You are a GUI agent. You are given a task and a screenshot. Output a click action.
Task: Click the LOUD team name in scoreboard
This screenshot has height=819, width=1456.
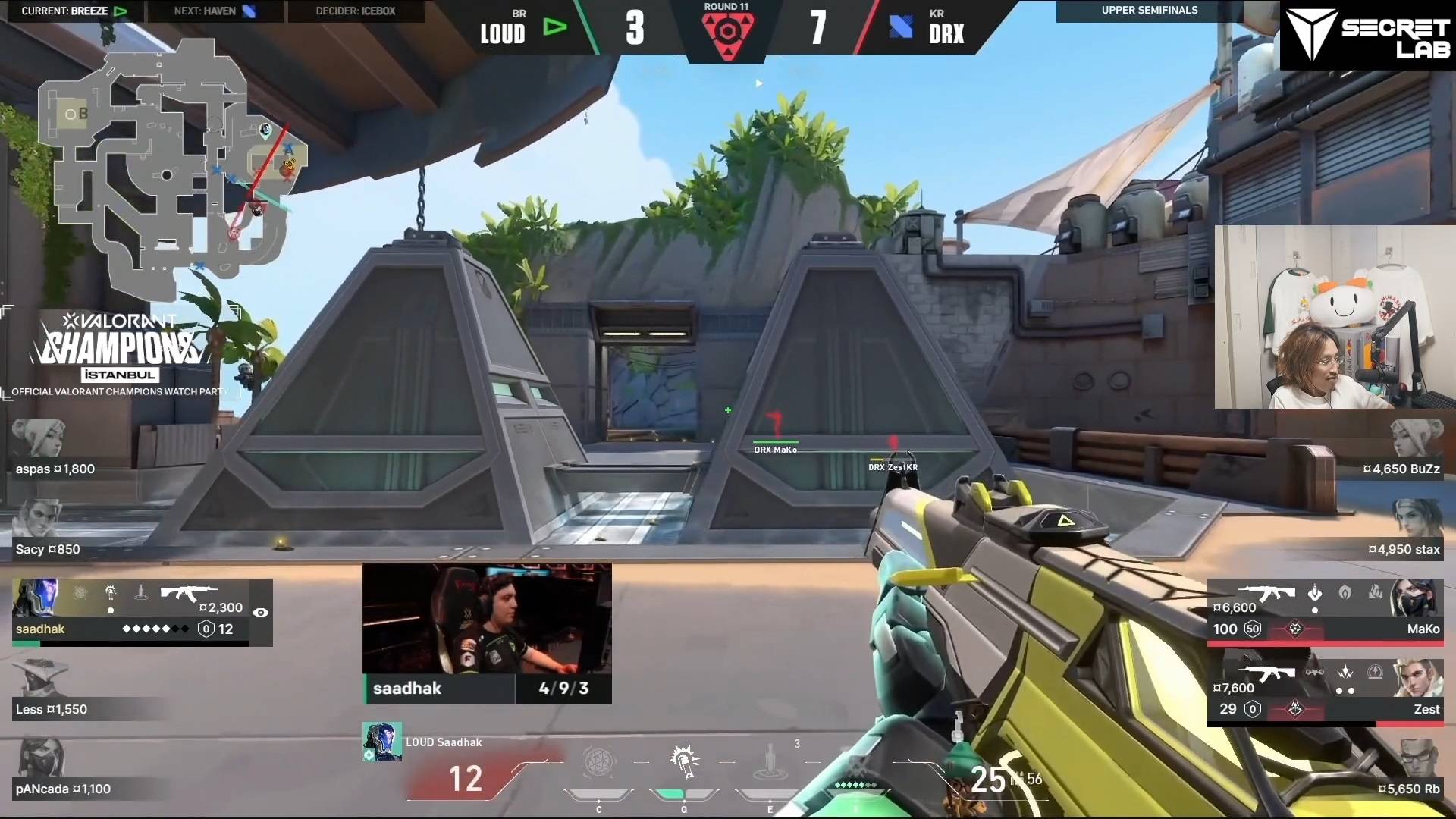[x=503, y=33]
